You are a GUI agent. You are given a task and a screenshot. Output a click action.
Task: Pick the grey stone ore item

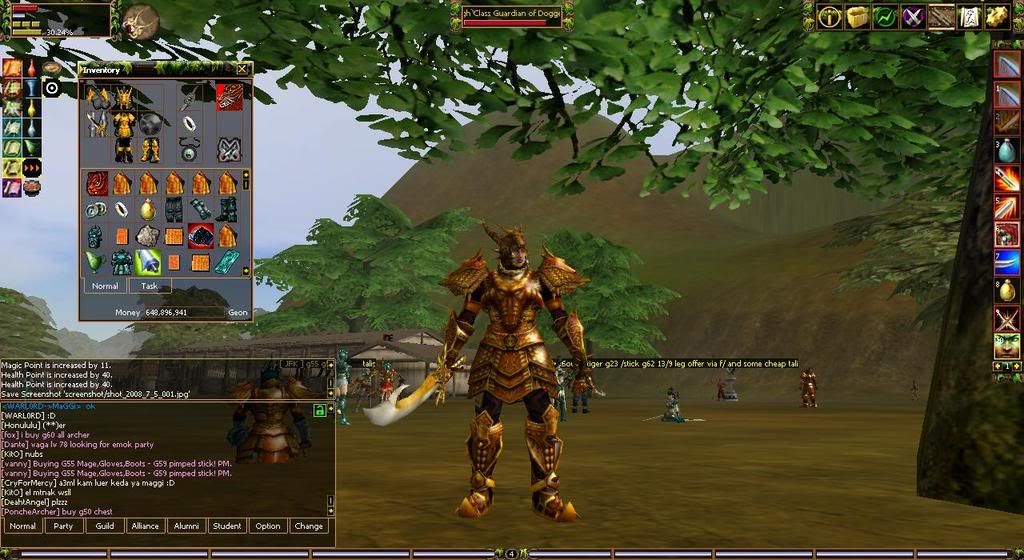(147, 236)
